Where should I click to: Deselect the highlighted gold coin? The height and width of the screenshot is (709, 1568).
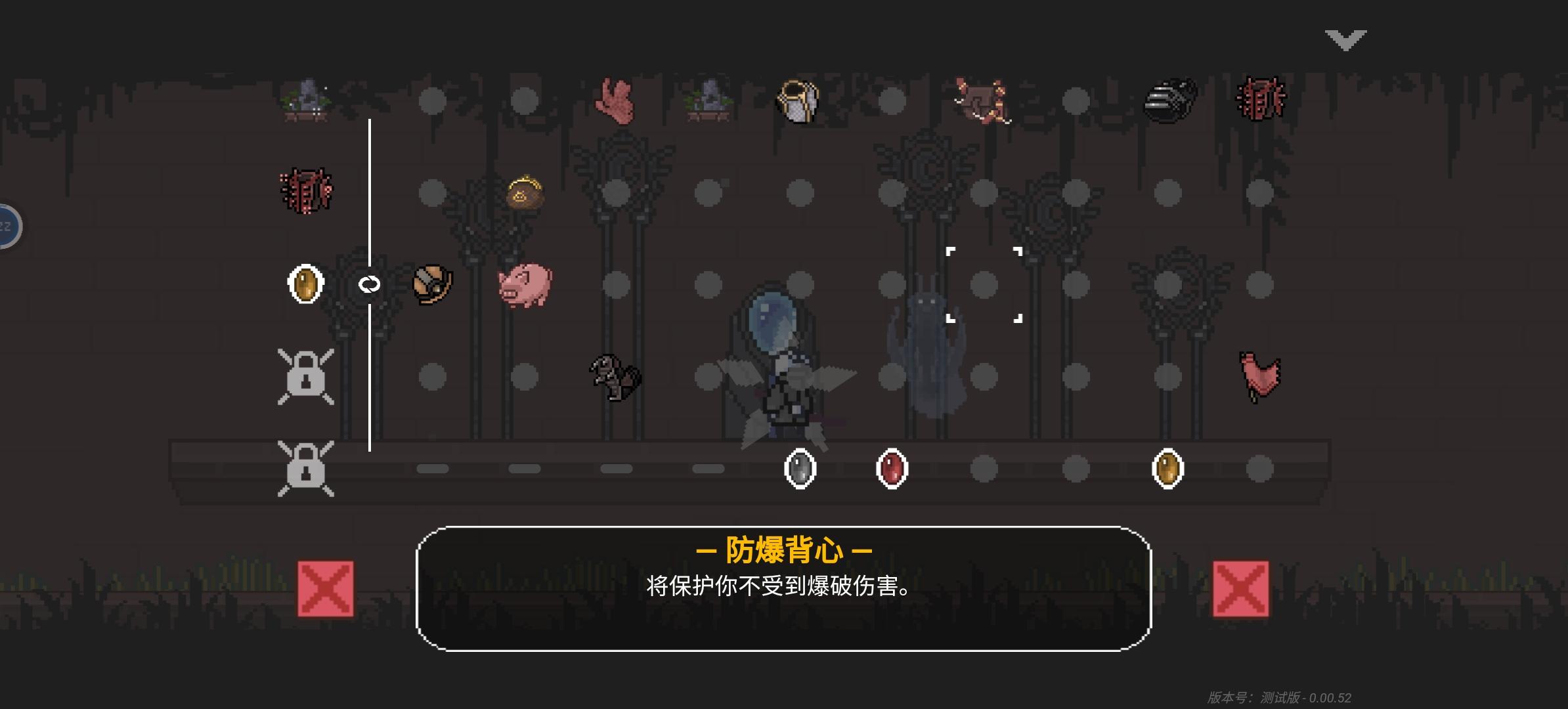pos(305,285)
